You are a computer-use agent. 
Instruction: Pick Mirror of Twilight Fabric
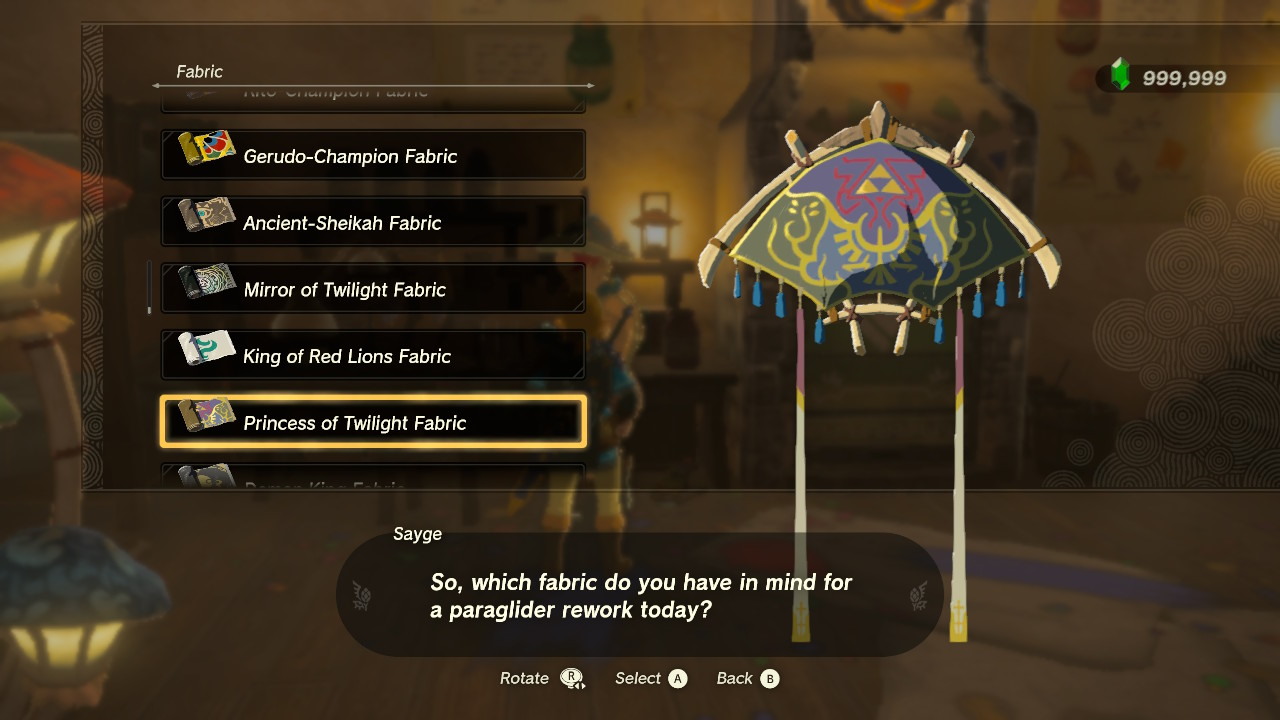coord(373,289)
